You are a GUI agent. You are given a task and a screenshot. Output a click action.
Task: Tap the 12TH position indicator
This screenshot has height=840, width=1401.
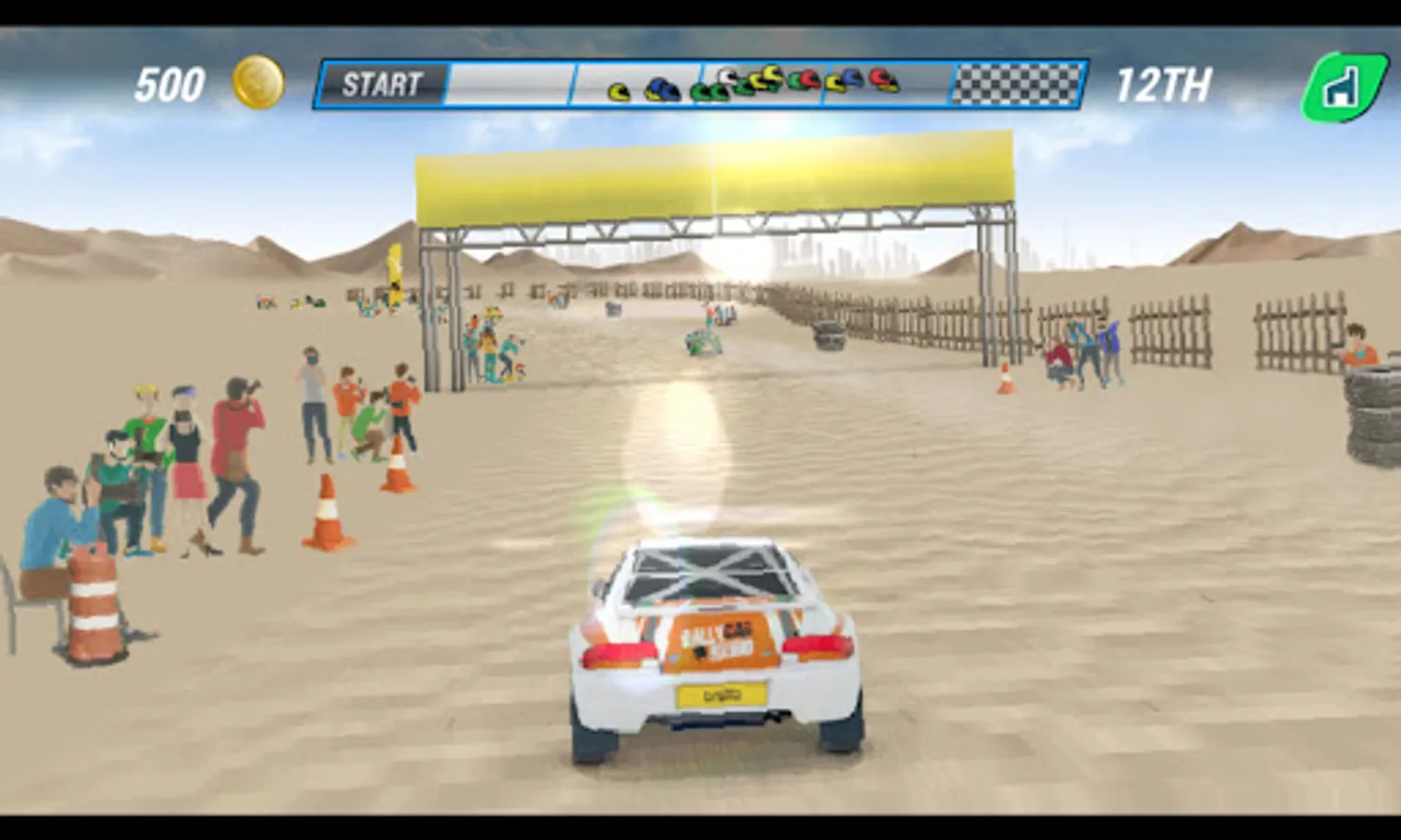pyautogui.click(x=1167, y=83)
